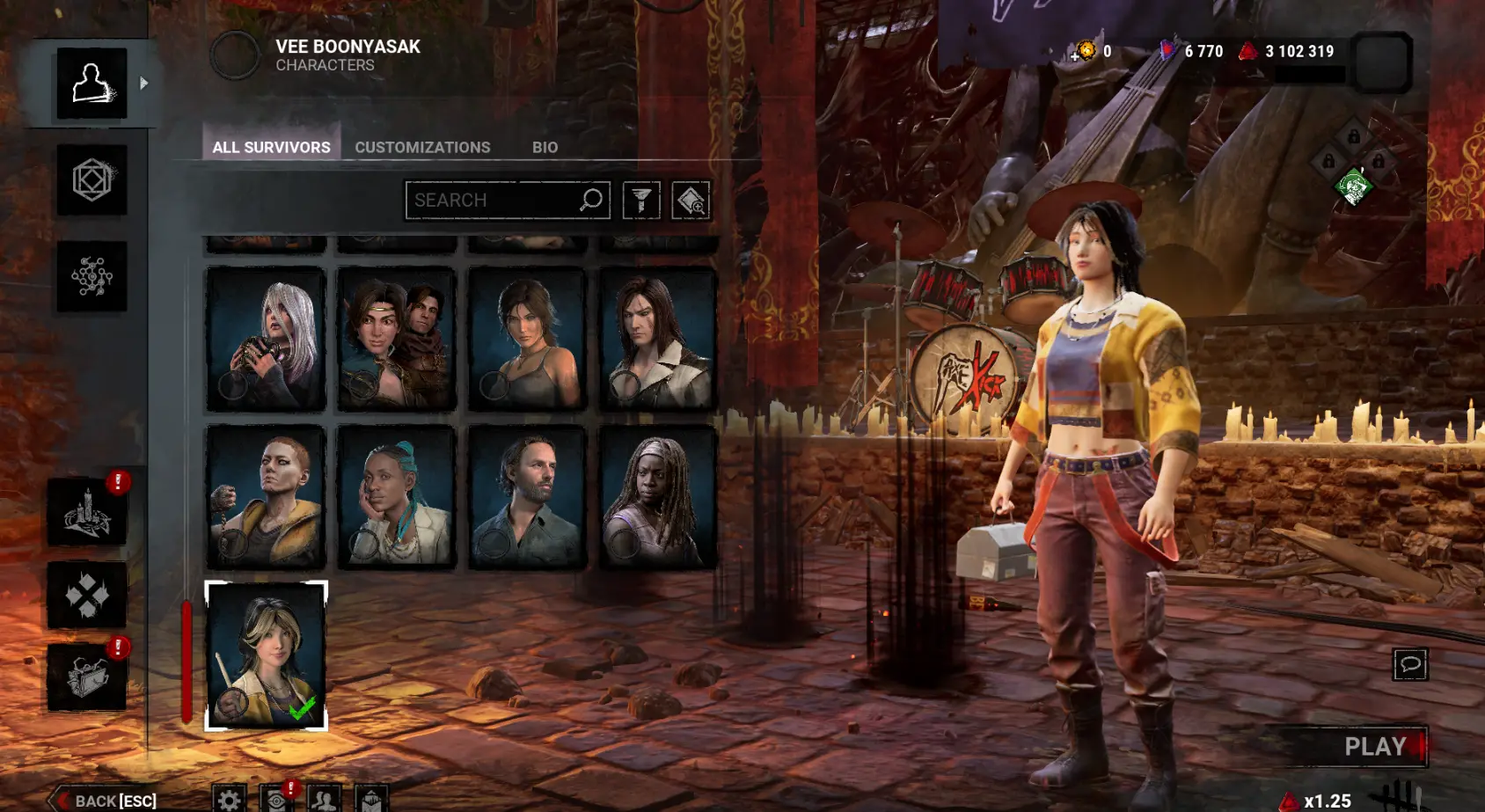Image resolution: width=1485 pixels, height=812 pixels.
Task: Select the Michonne survivor portrait
Action: point(657,497)
